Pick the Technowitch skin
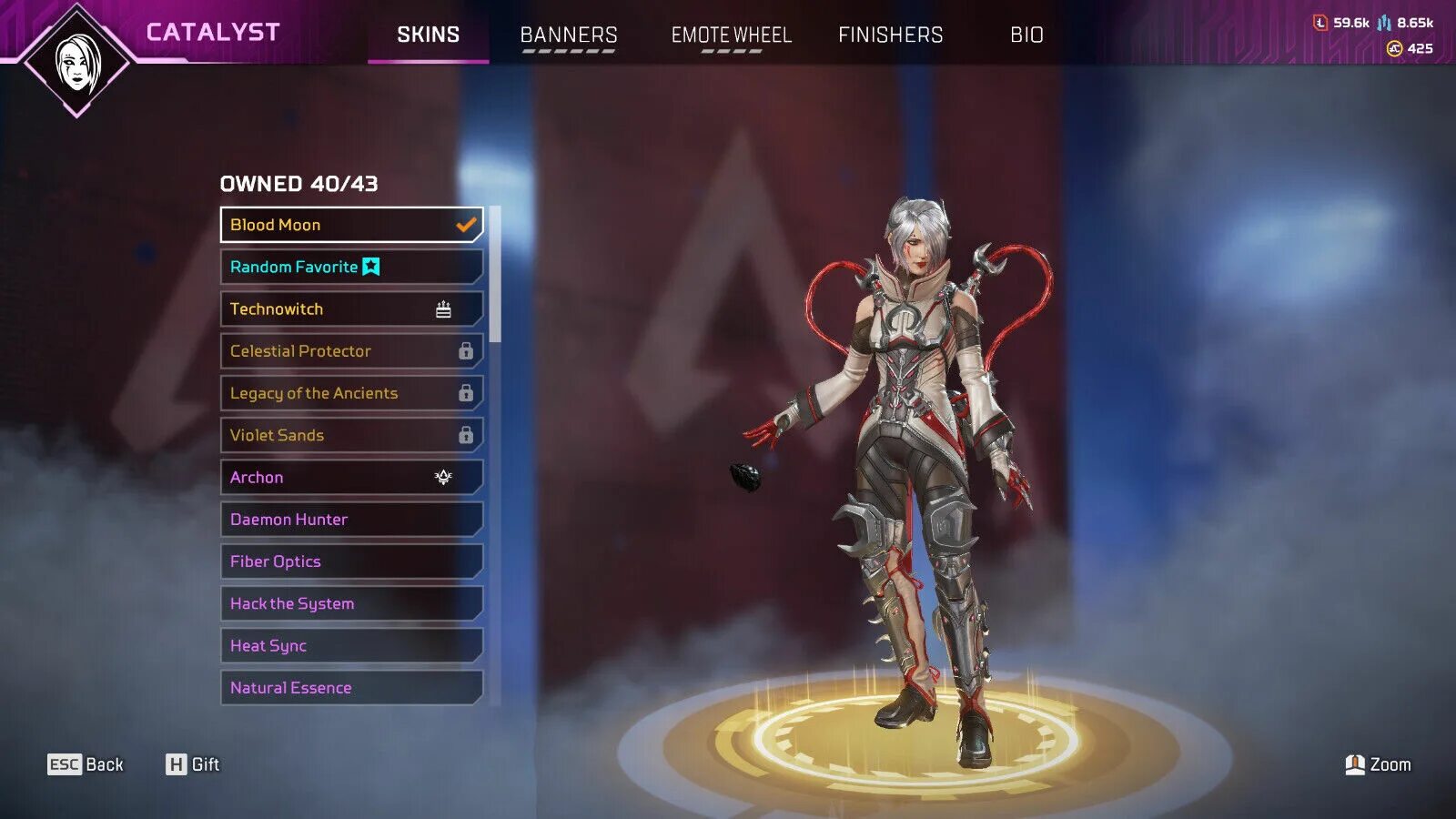The width and height of the screenshot is (1456, 819). pyautogui.click(x=351, y=309)
